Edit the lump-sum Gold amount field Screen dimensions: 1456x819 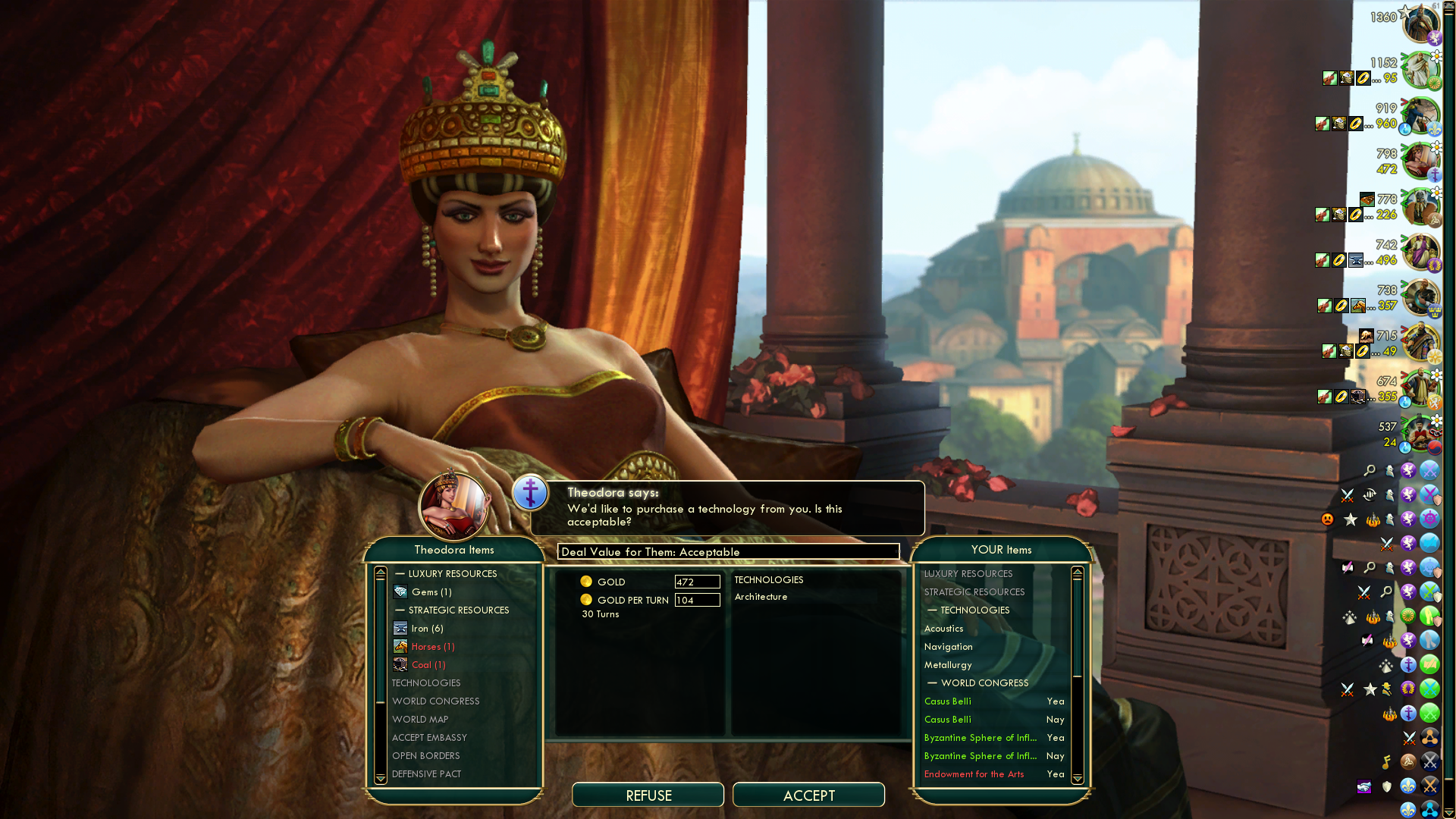[697, 582]
